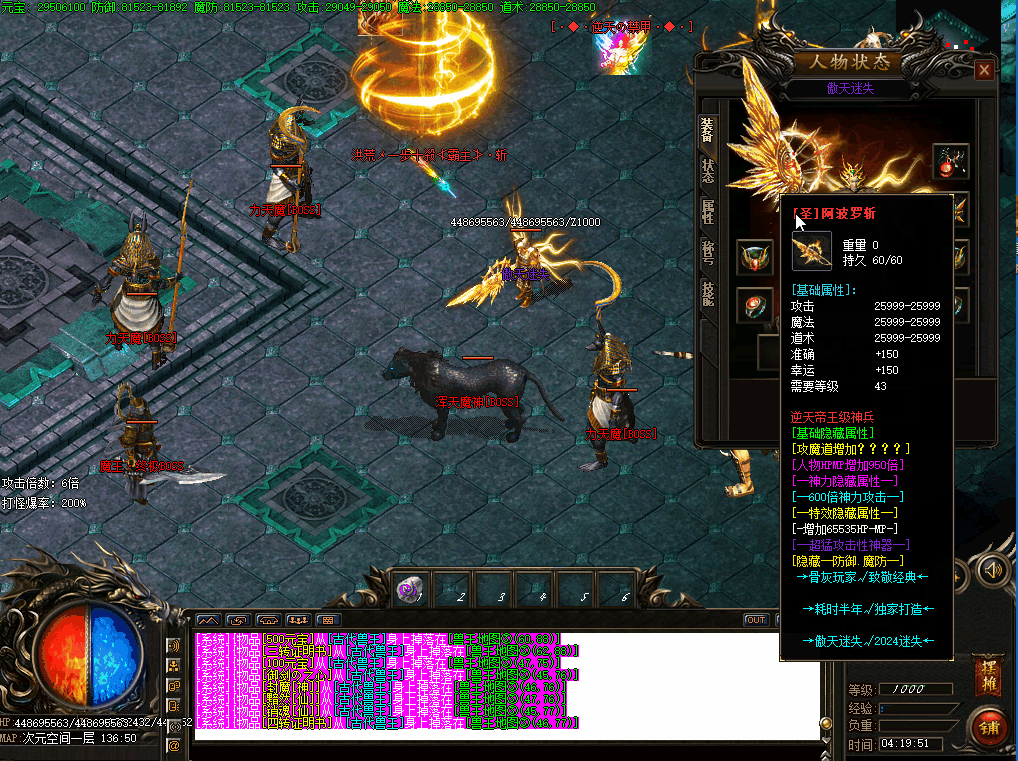Screen dimensions: 1018x761
Task: Click the brick grid icon button
Action: tap(329, 620)
